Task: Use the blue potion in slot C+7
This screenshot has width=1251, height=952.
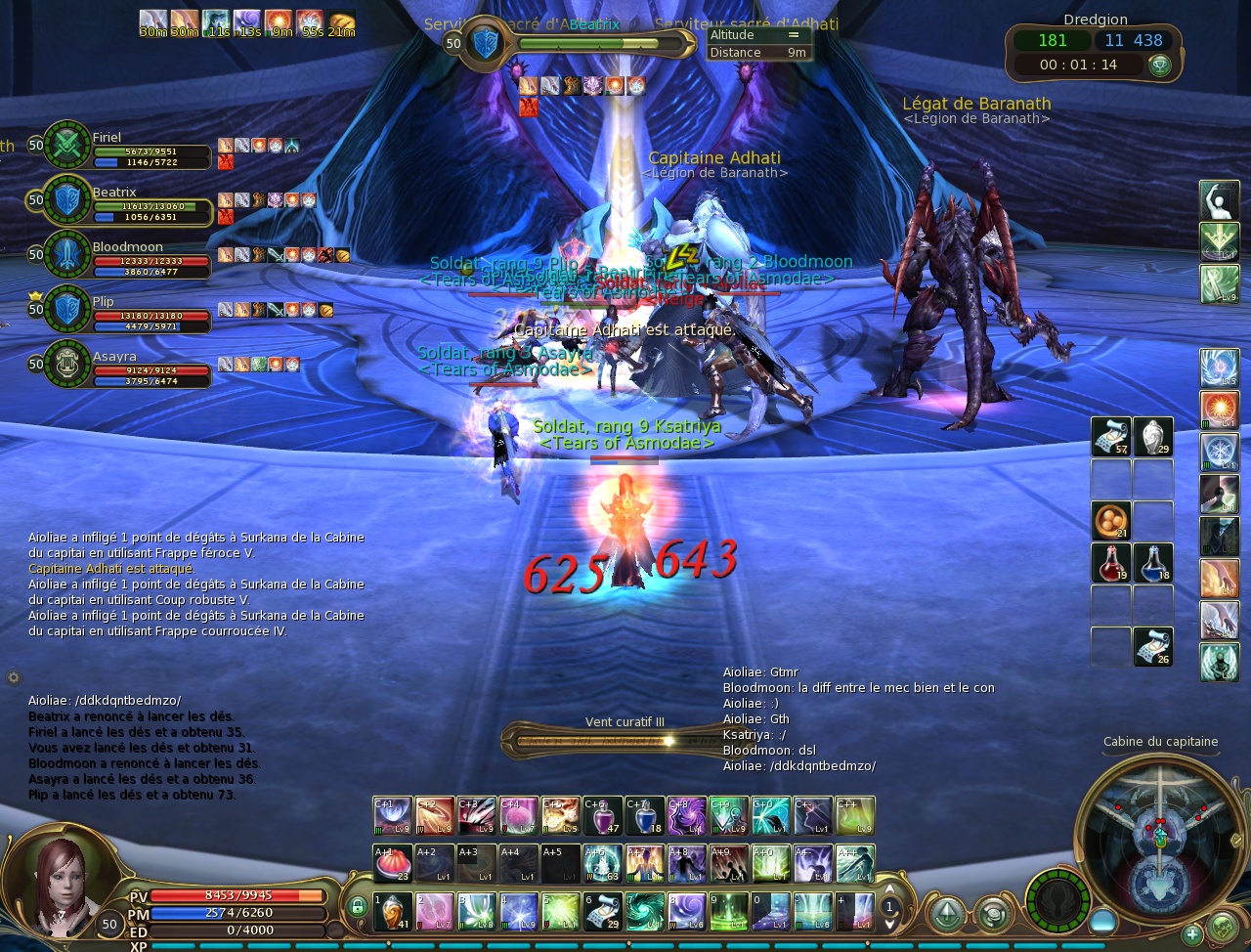Action: pos(645,816)
